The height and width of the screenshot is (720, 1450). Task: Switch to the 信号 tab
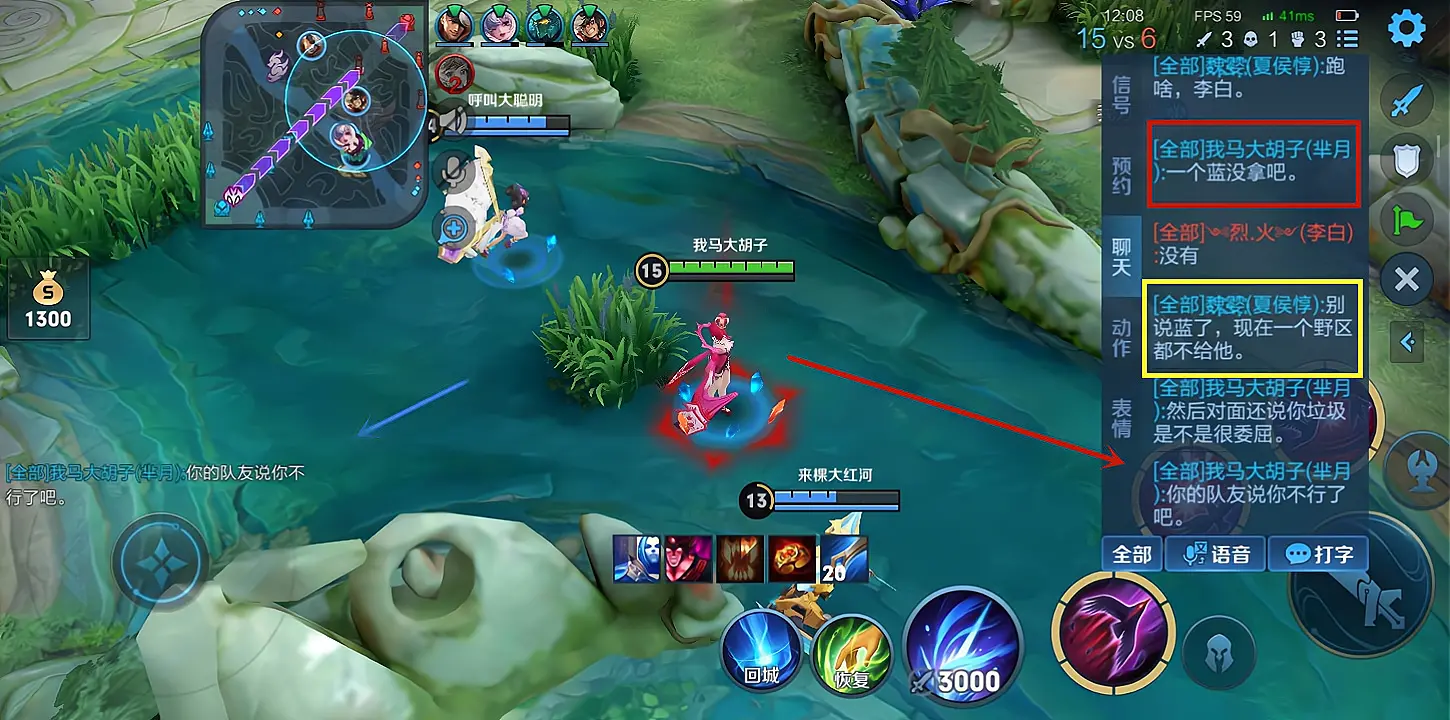(1122, 93)
